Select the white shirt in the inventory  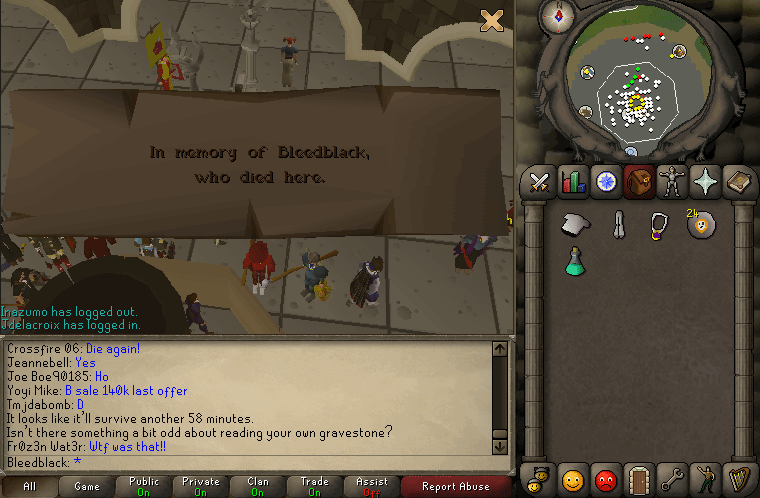pos(576,224)
